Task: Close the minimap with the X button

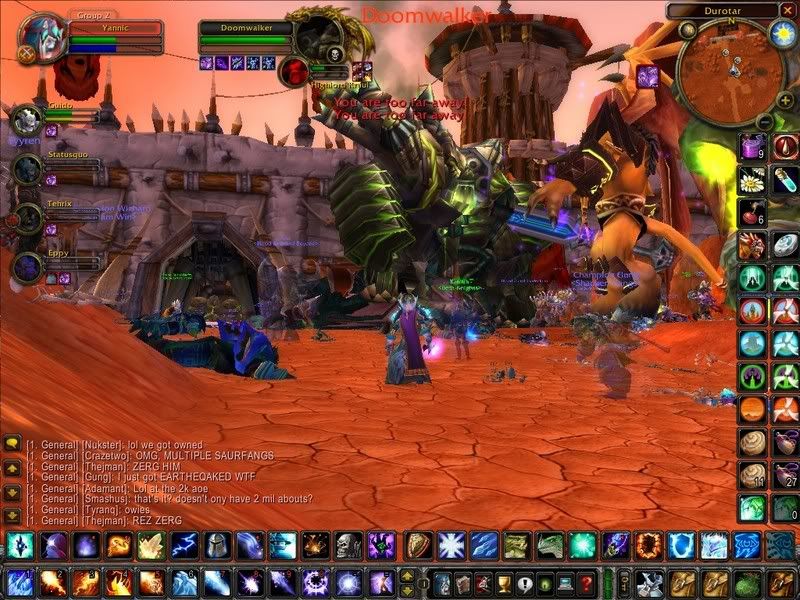Action: tap(787, 10)
